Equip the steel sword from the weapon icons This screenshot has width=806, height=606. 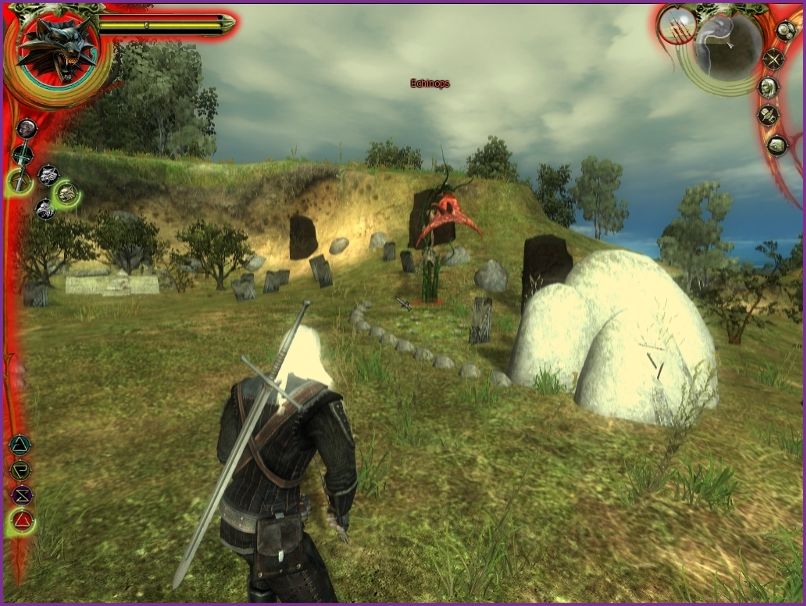click(x=21, y=155)
